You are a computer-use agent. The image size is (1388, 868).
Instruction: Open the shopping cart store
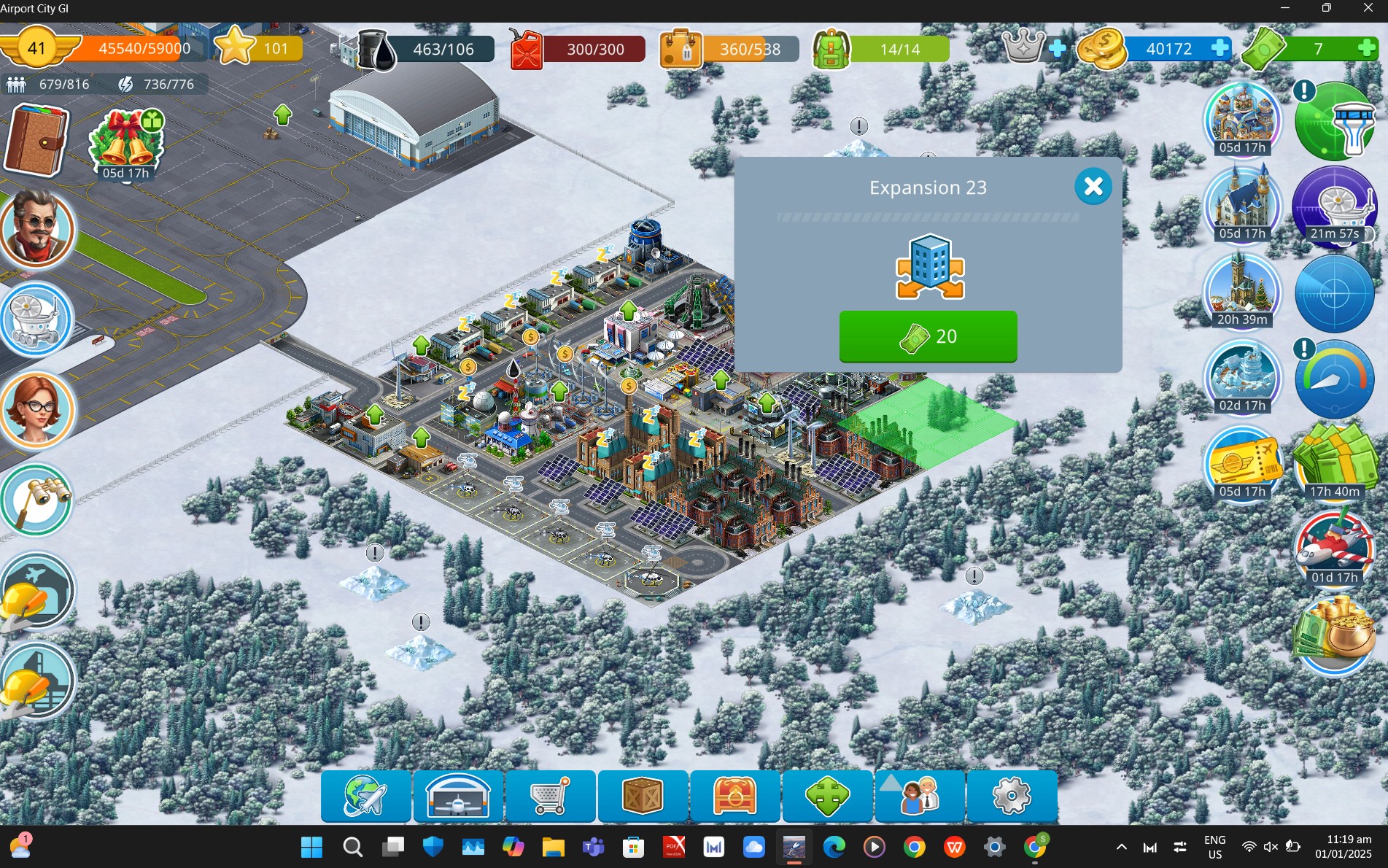(x=551, y=796)
